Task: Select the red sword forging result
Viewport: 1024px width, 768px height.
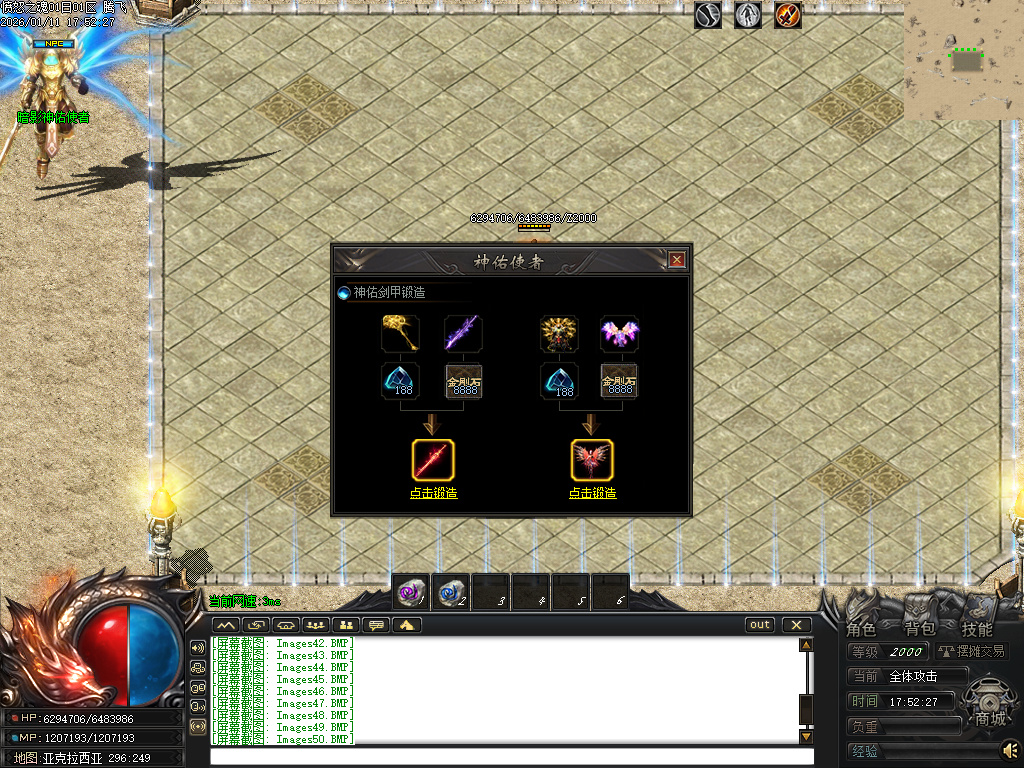Action: pos(433,460)
